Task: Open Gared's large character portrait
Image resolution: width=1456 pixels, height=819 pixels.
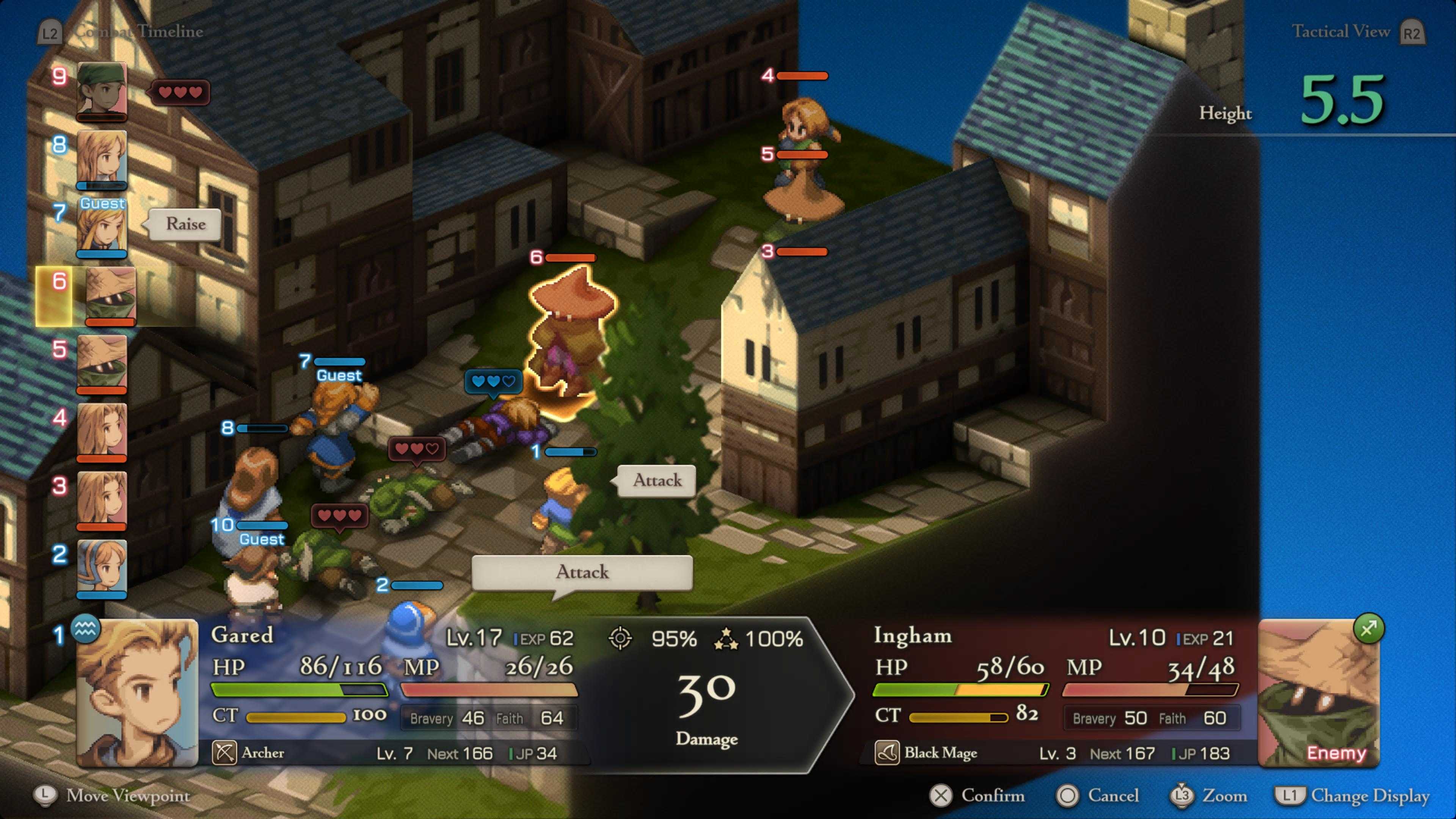Action: (137, 693)
